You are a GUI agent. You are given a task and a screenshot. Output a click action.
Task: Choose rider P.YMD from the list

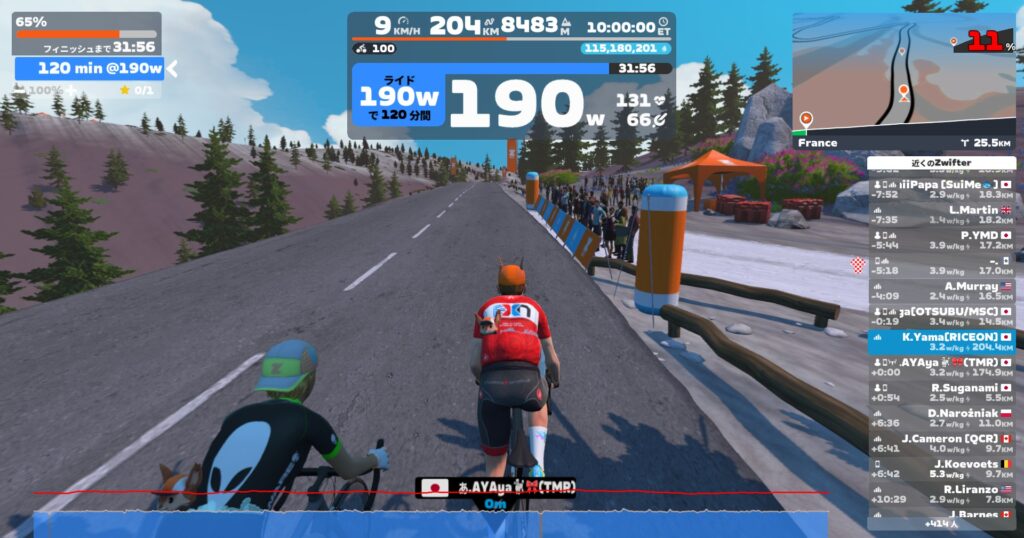(x=941, y=239)
